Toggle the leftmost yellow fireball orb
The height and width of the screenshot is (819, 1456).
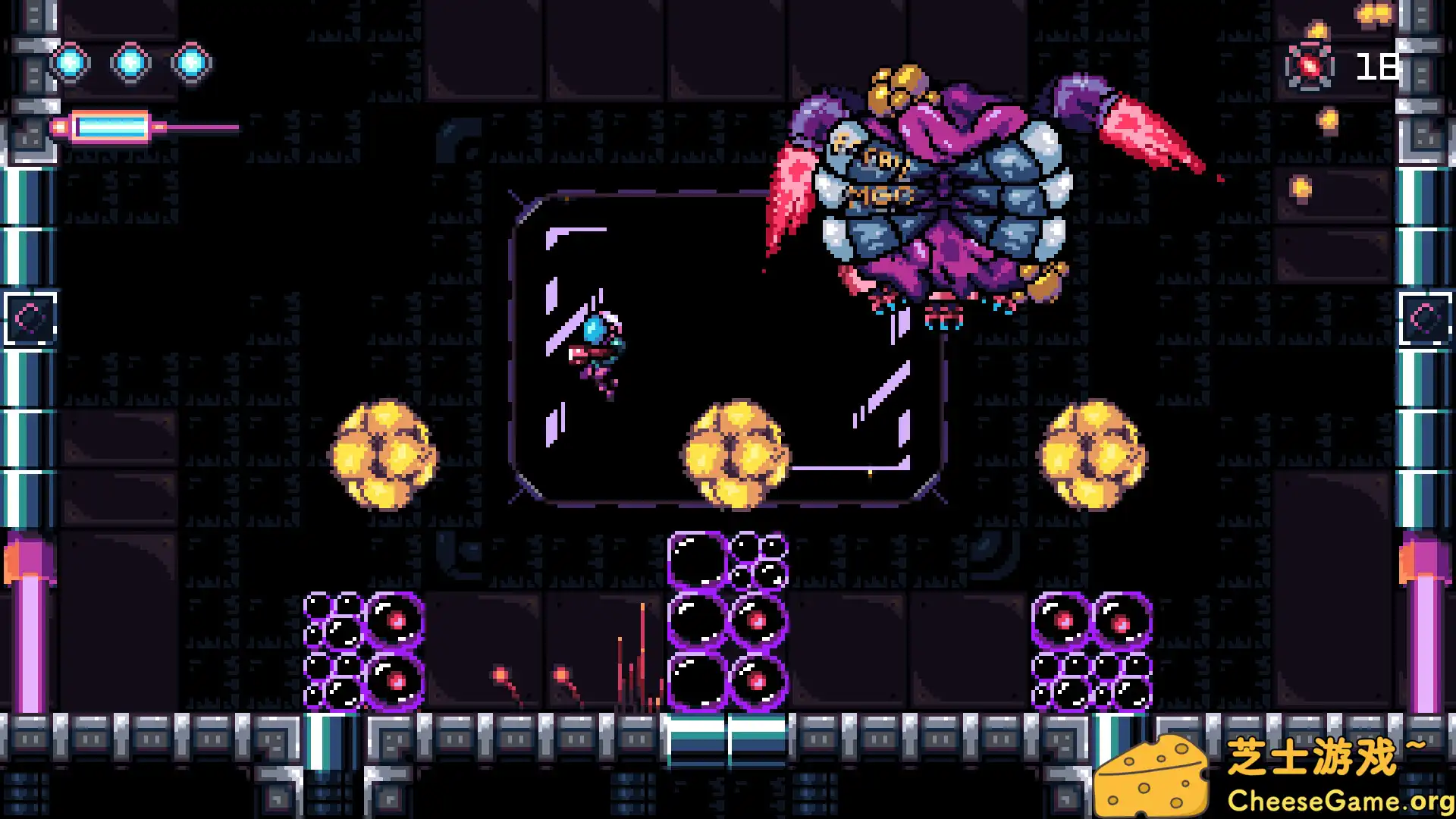387,451
